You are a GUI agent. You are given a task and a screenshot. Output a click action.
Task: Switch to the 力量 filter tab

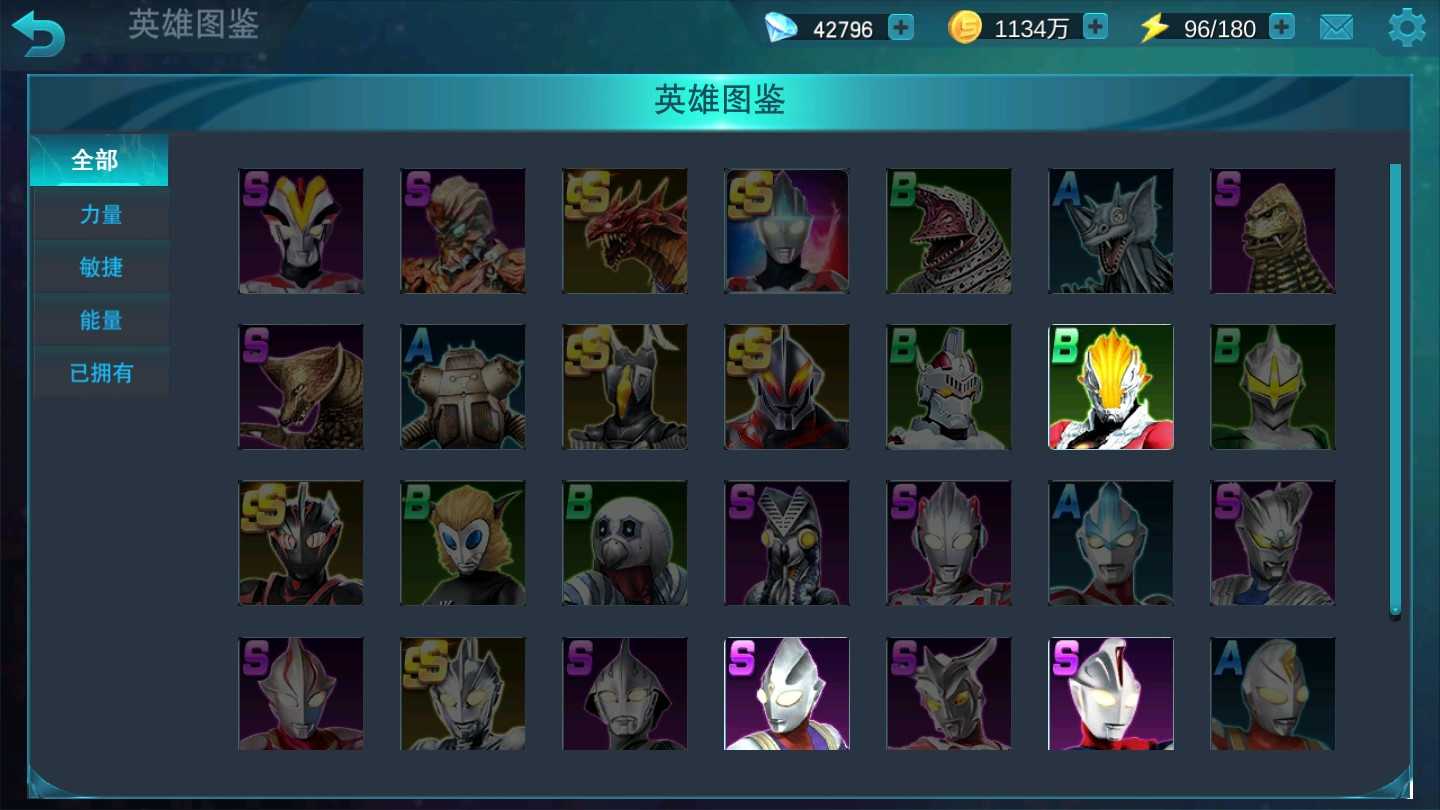pos(99,213)
